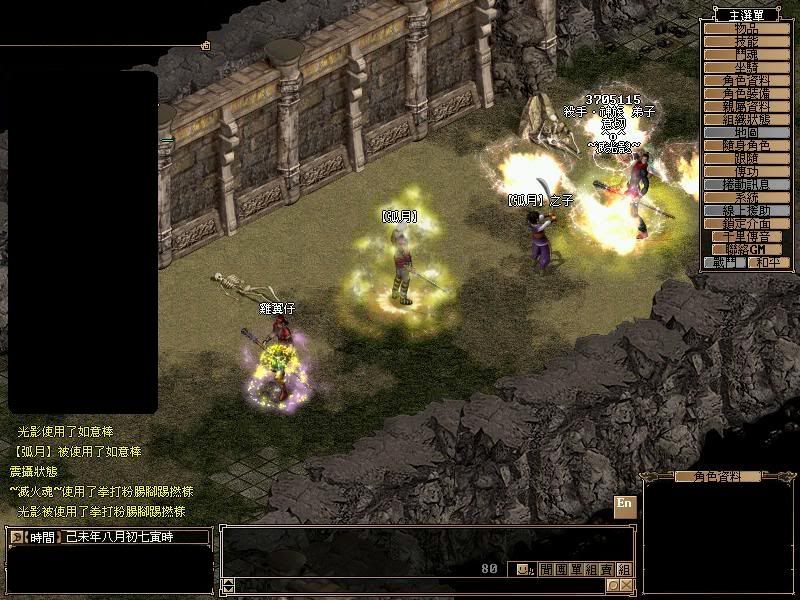Viewport: 800px width, 600px height.
Task: Open 線上援助 online help
Action: click(x=747, y=210)
